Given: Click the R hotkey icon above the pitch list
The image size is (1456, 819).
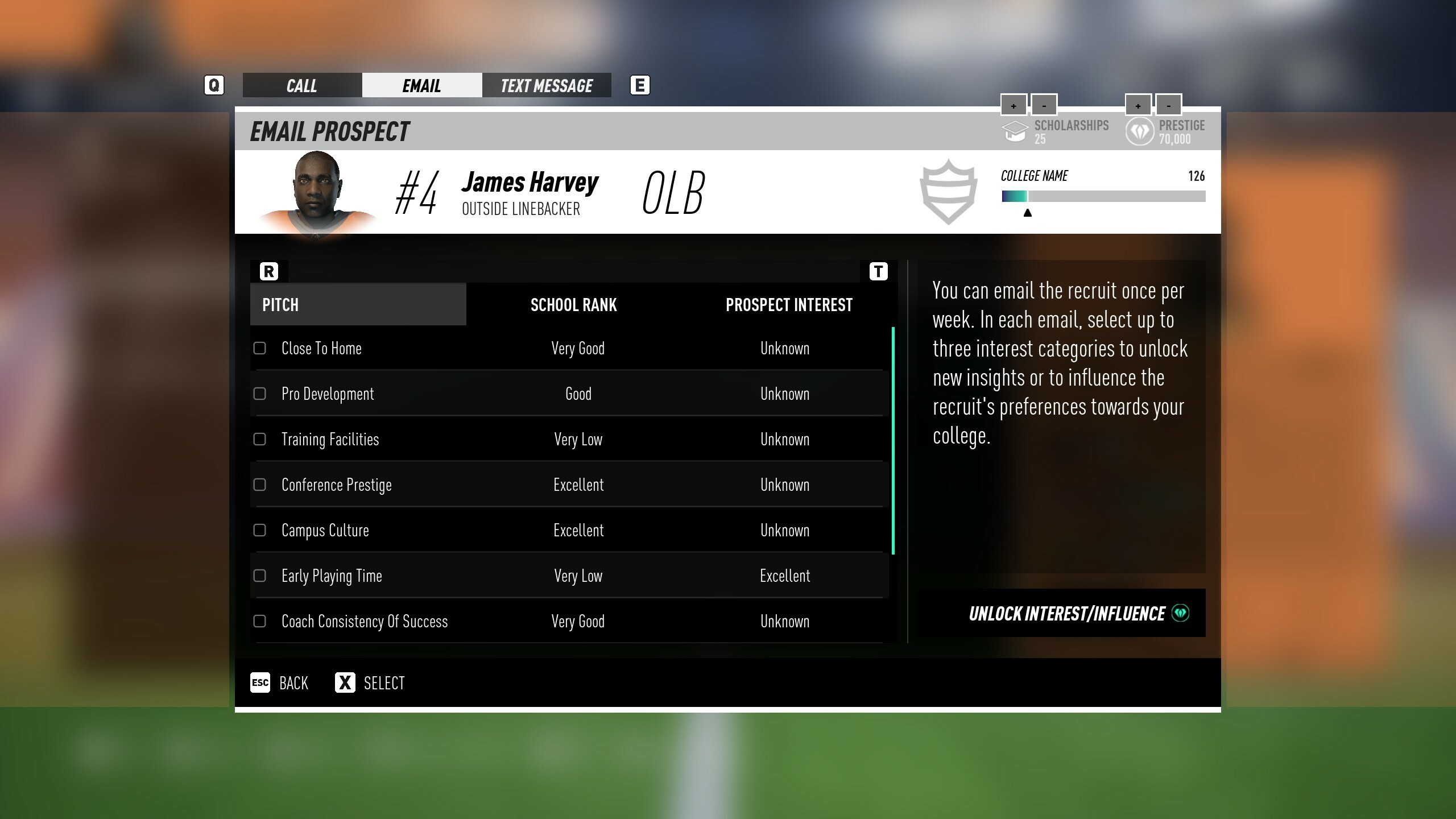Looking at the screenshot, I should [268, 271].
